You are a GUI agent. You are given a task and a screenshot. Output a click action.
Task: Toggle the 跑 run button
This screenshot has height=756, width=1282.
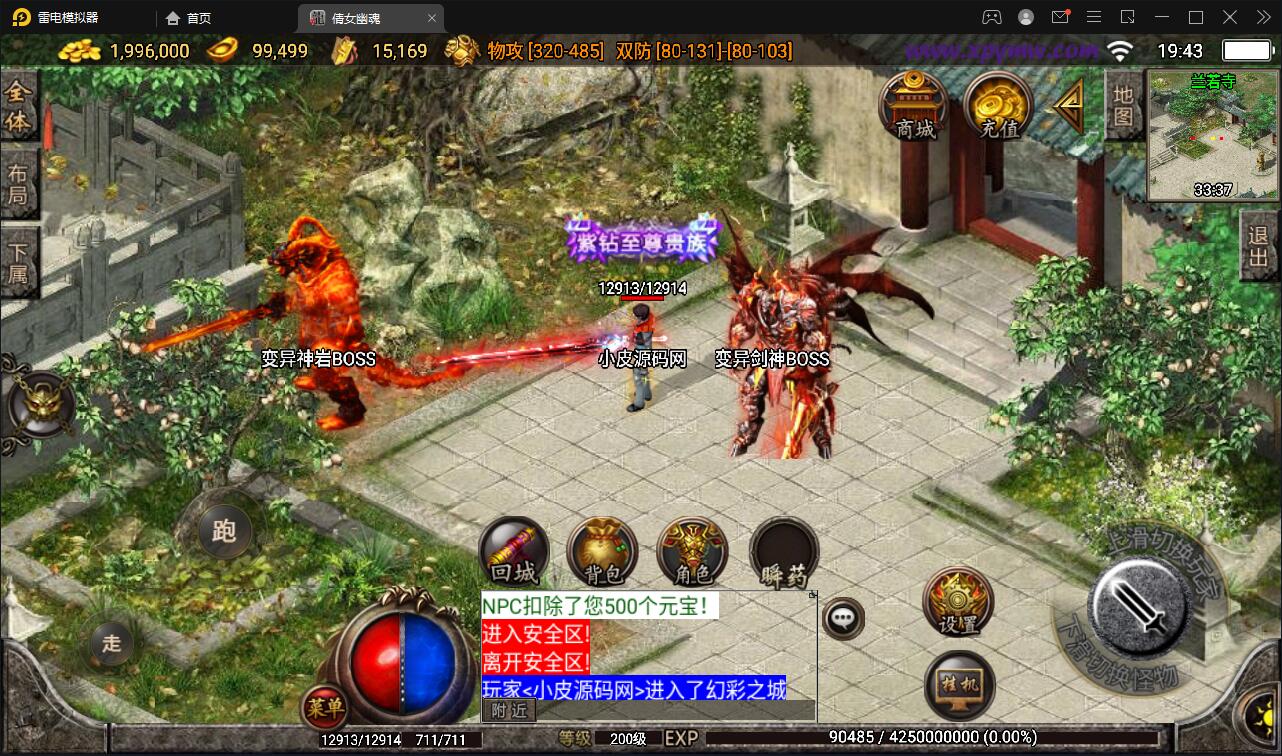(224, 530)
